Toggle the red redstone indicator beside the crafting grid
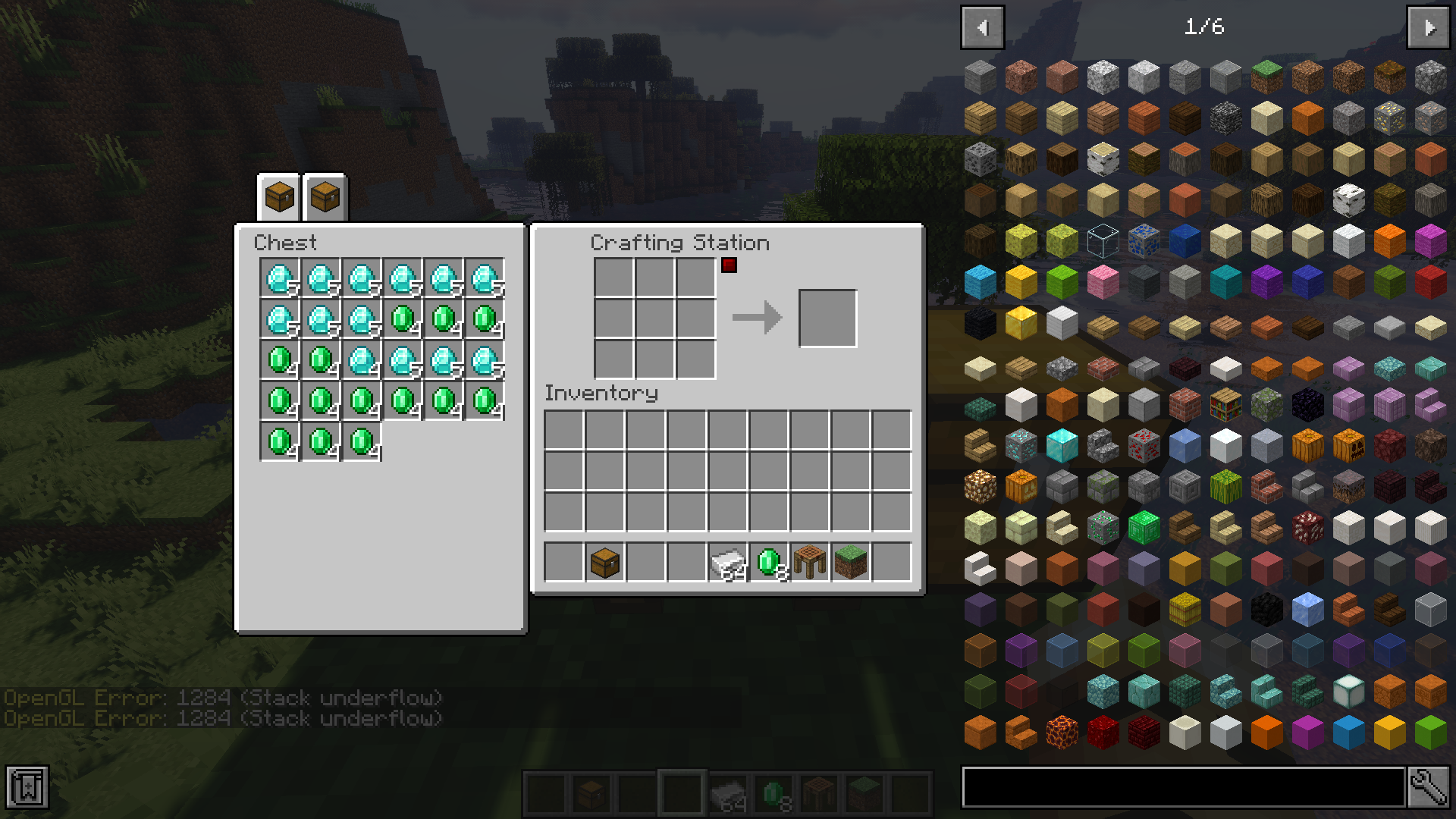1456x819 pixels. tap(728, 265)
